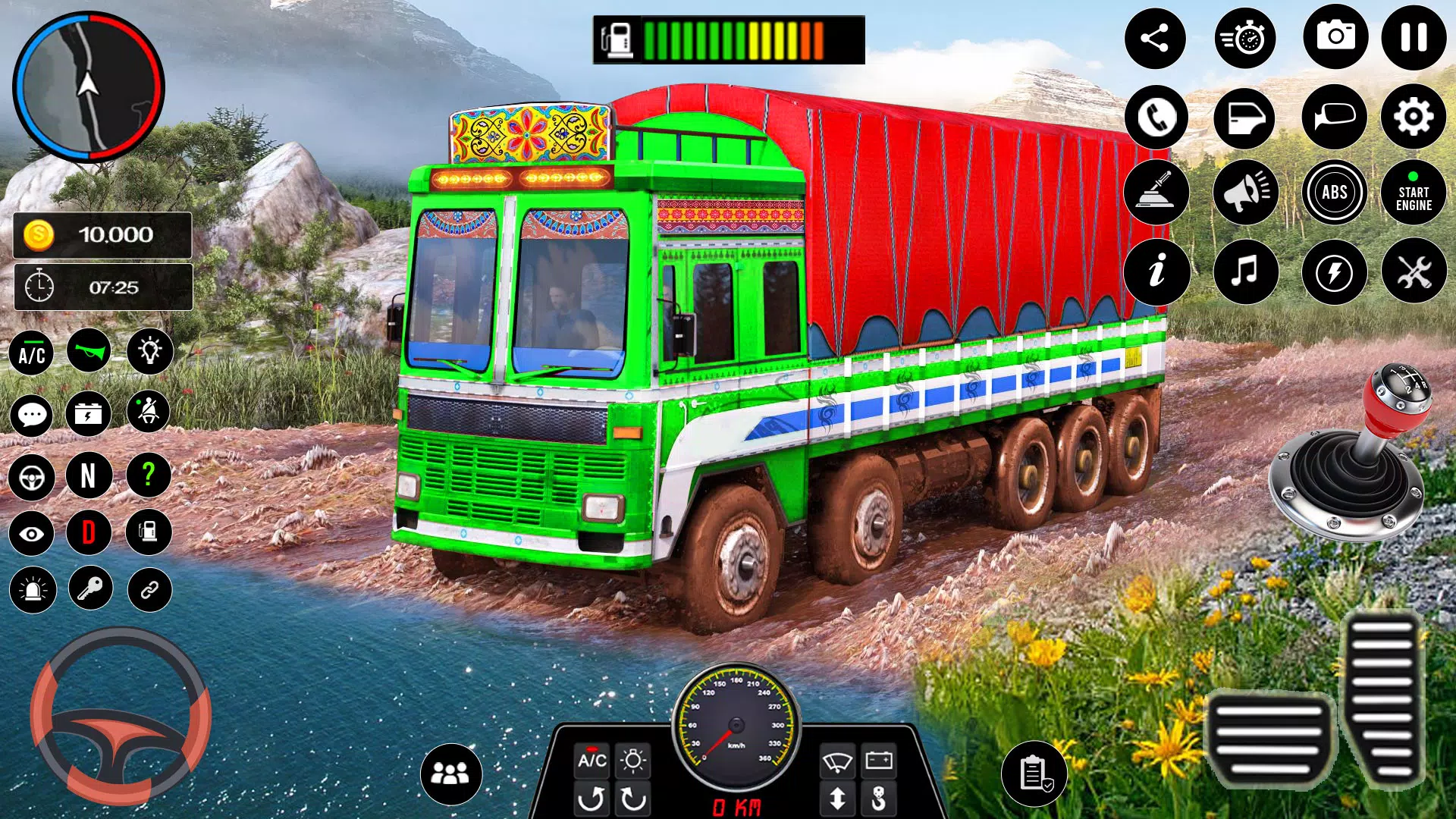Show the info button
This screenshot has width=1456, height=819.
[x=1156, y=271]
